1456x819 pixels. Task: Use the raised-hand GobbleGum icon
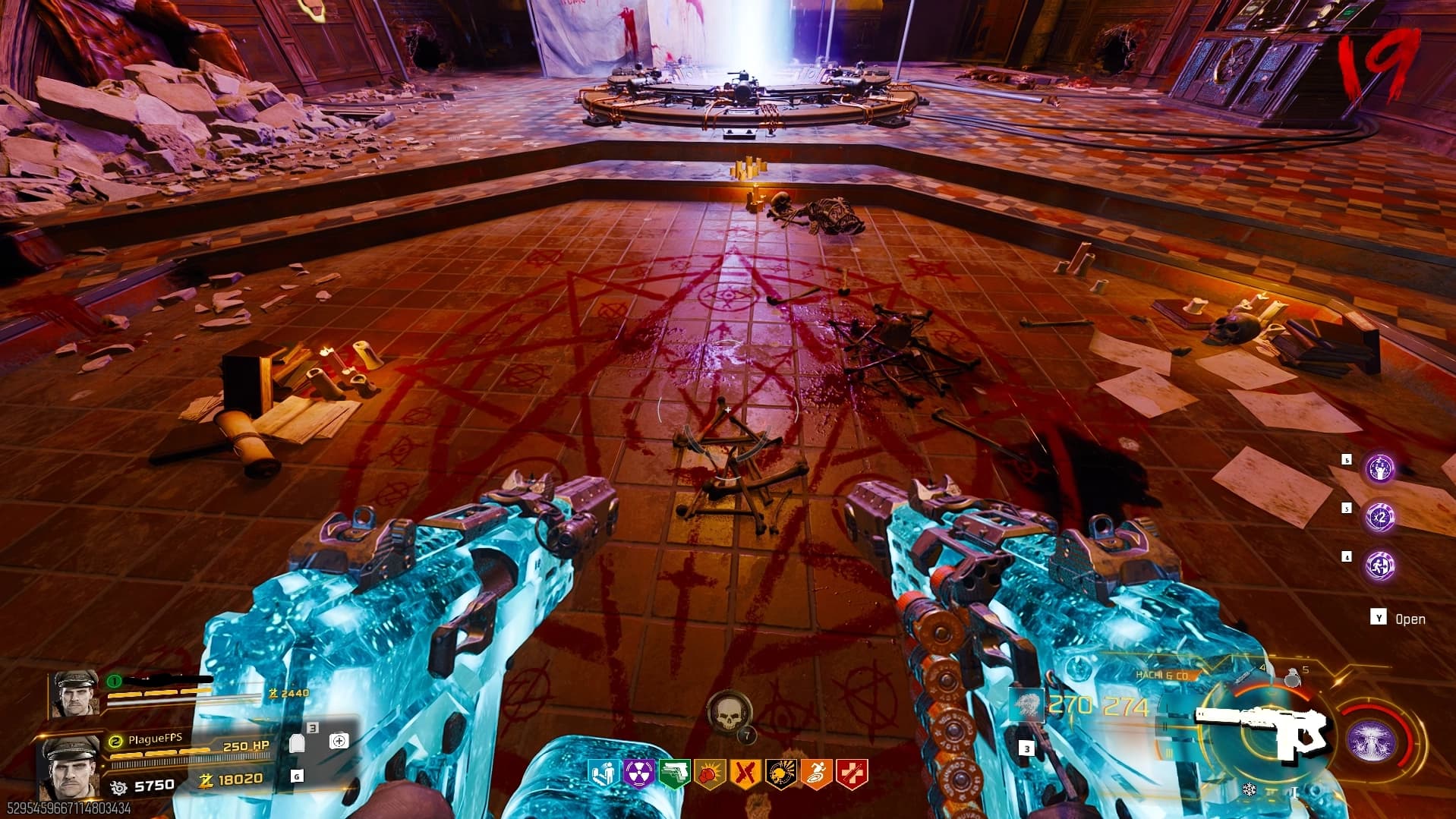(x=1379, y=468)
